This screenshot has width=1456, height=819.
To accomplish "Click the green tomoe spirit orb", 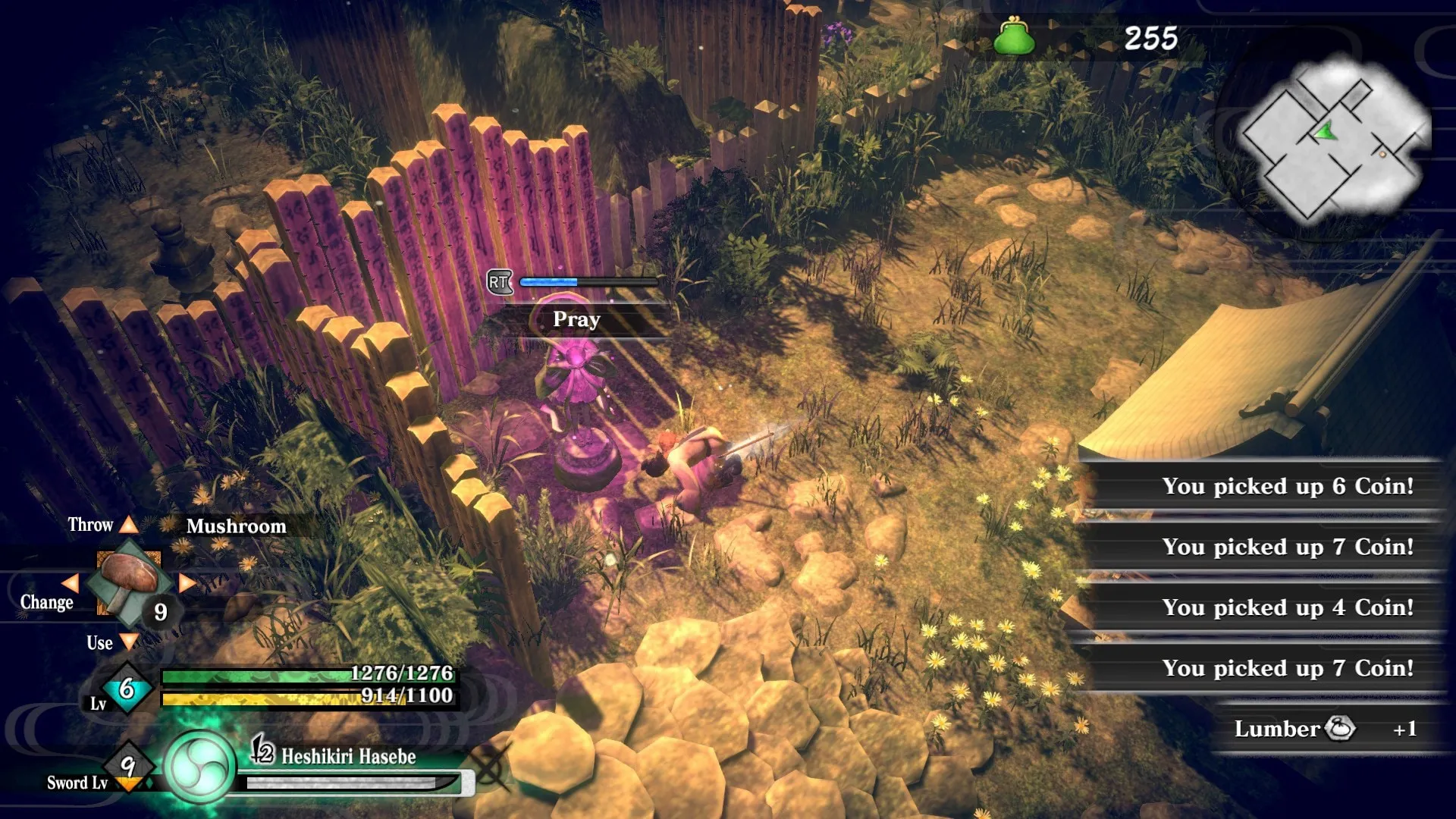I will [x=199, y=767].
